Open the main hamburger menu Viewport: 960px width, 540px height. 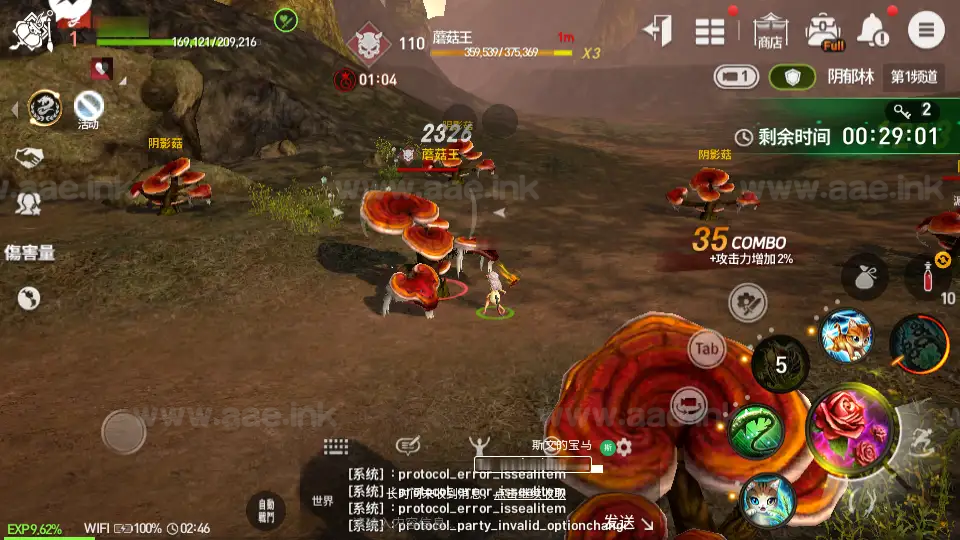point(925,30)
